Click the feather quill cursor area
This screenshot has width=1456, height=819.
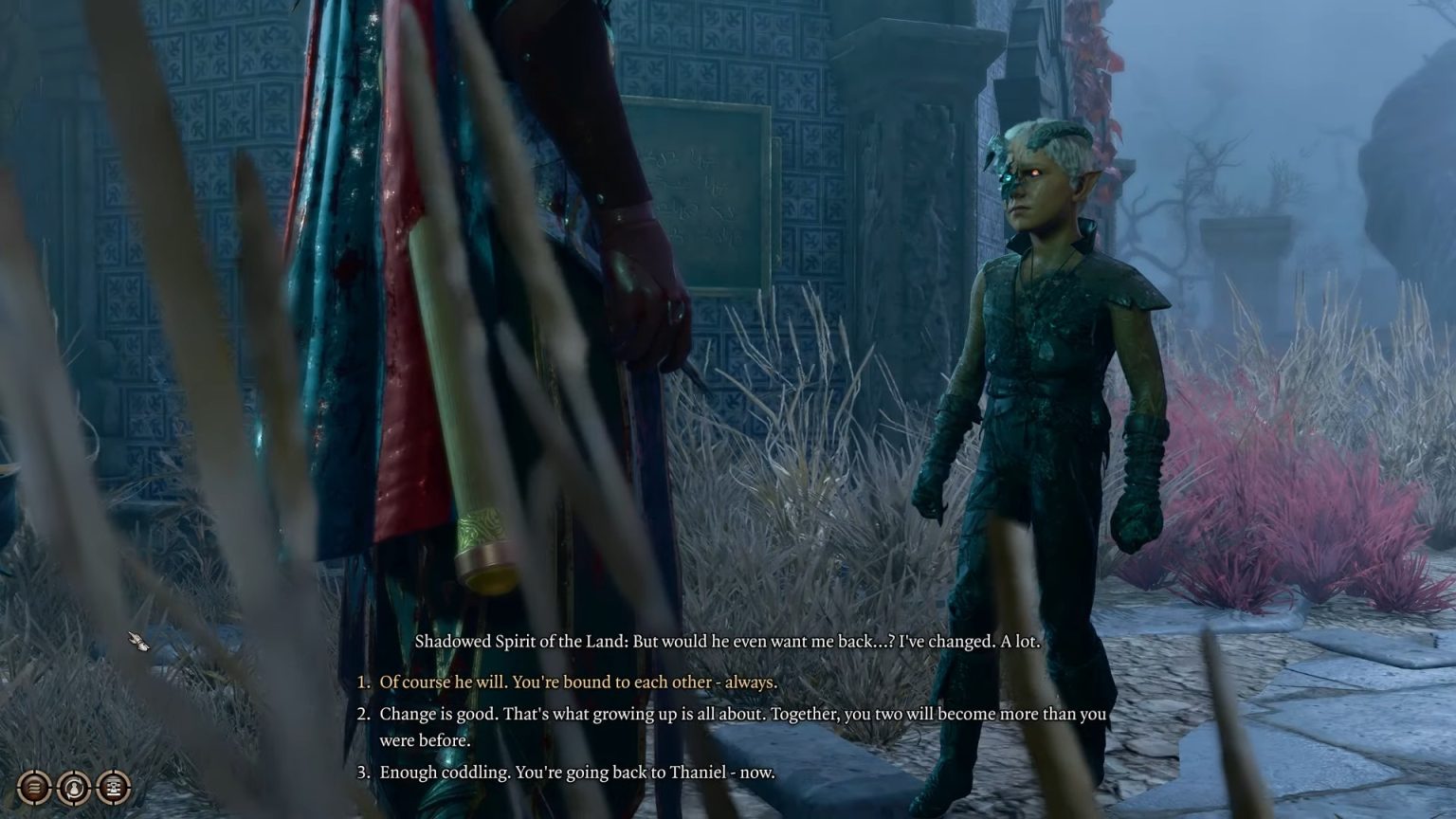[139, 642]
